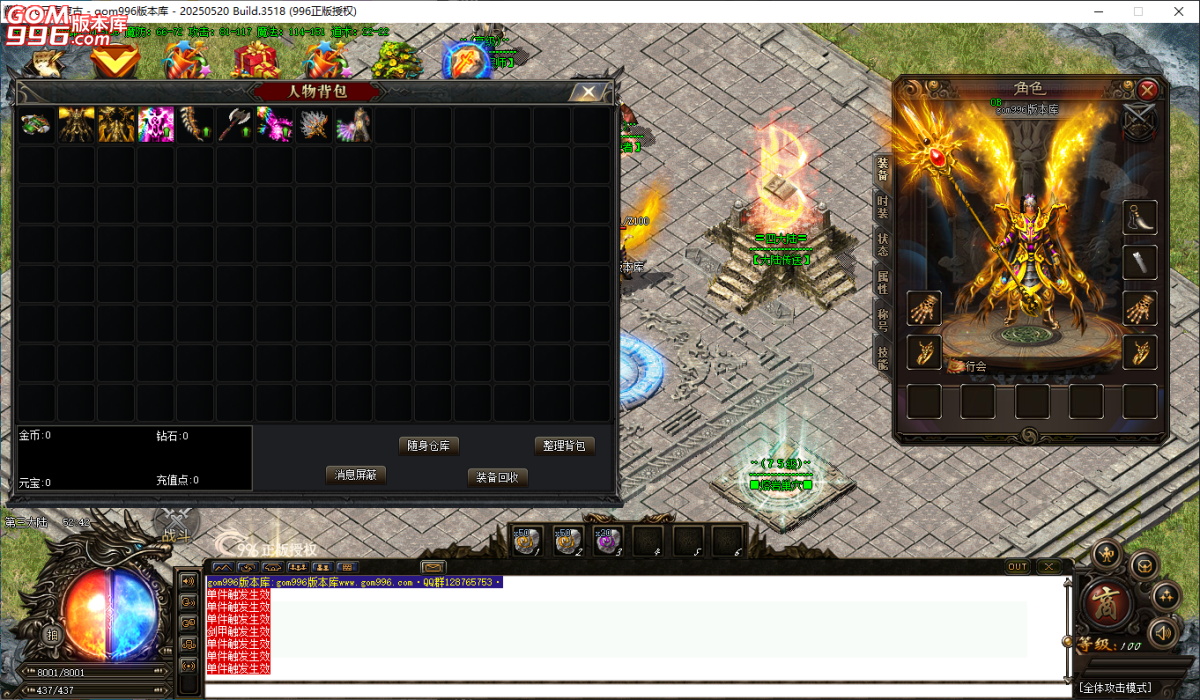Select the green turtle item in the bag
This screenshot has width=1200, height=700.
pyautogui.click(x=36, y=125)
